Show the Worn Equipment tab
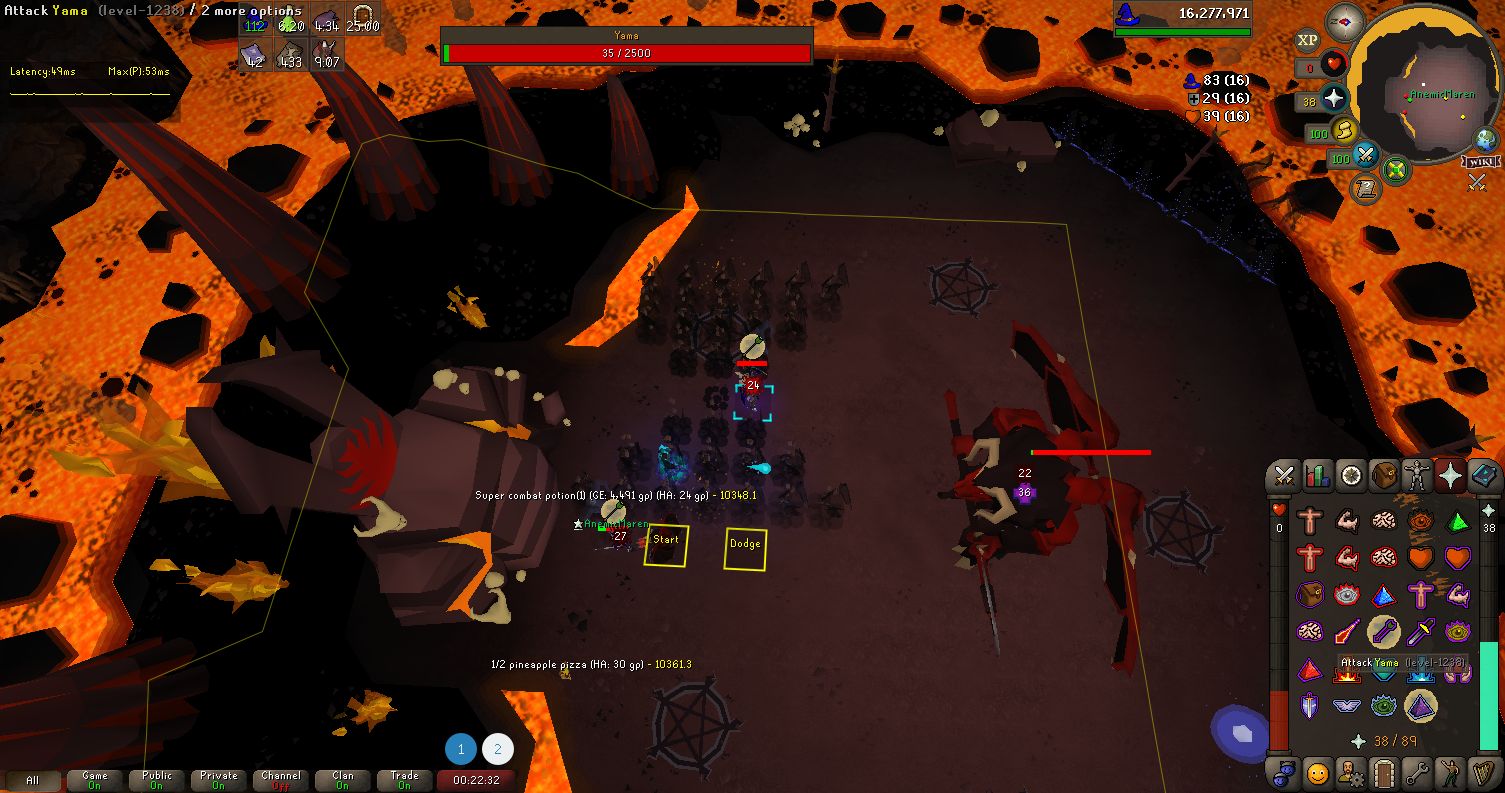 pos(1417,476)
